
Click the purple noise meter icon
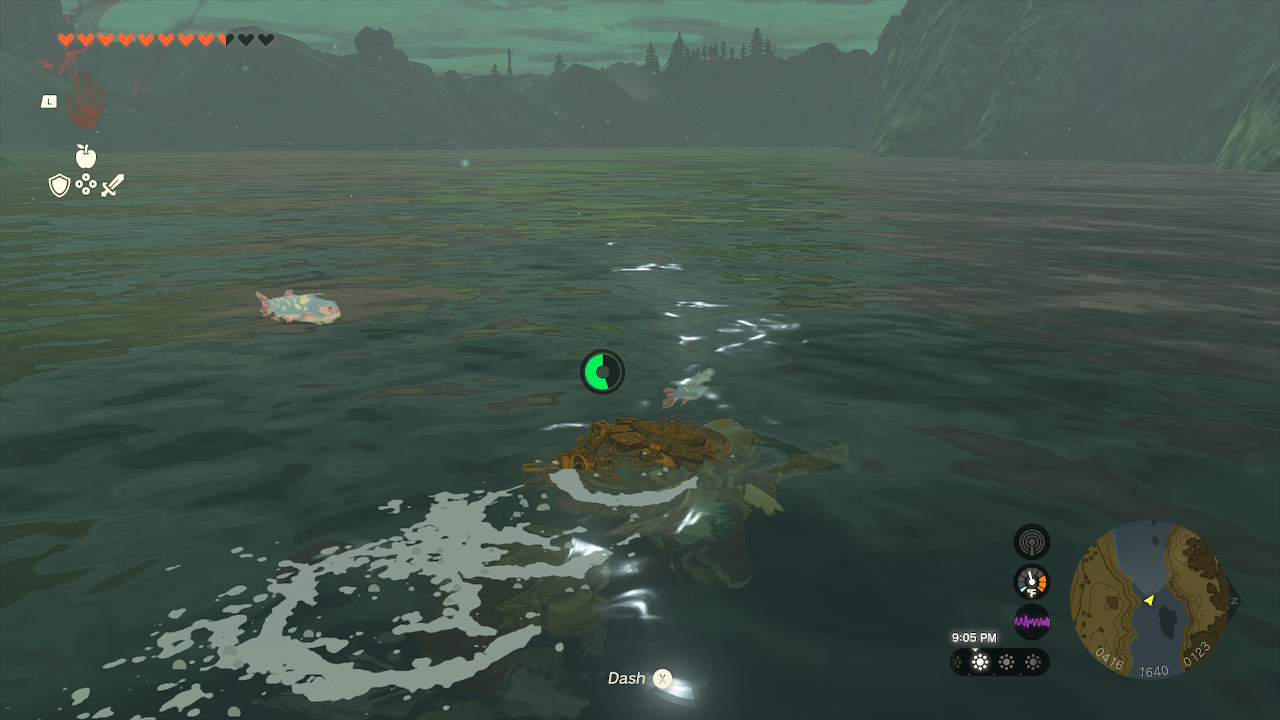click(1031, 621)
